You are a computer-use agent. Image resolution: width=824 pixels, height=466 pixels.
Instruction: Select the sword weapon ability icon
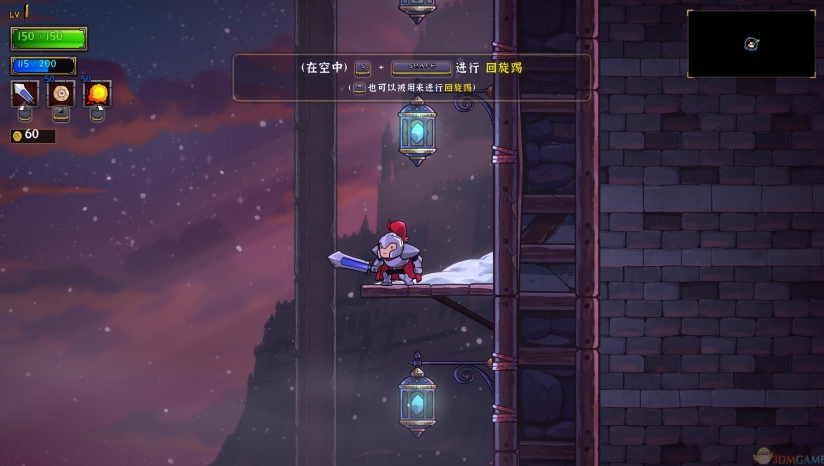pyautogui.click(x=25, y=94)
